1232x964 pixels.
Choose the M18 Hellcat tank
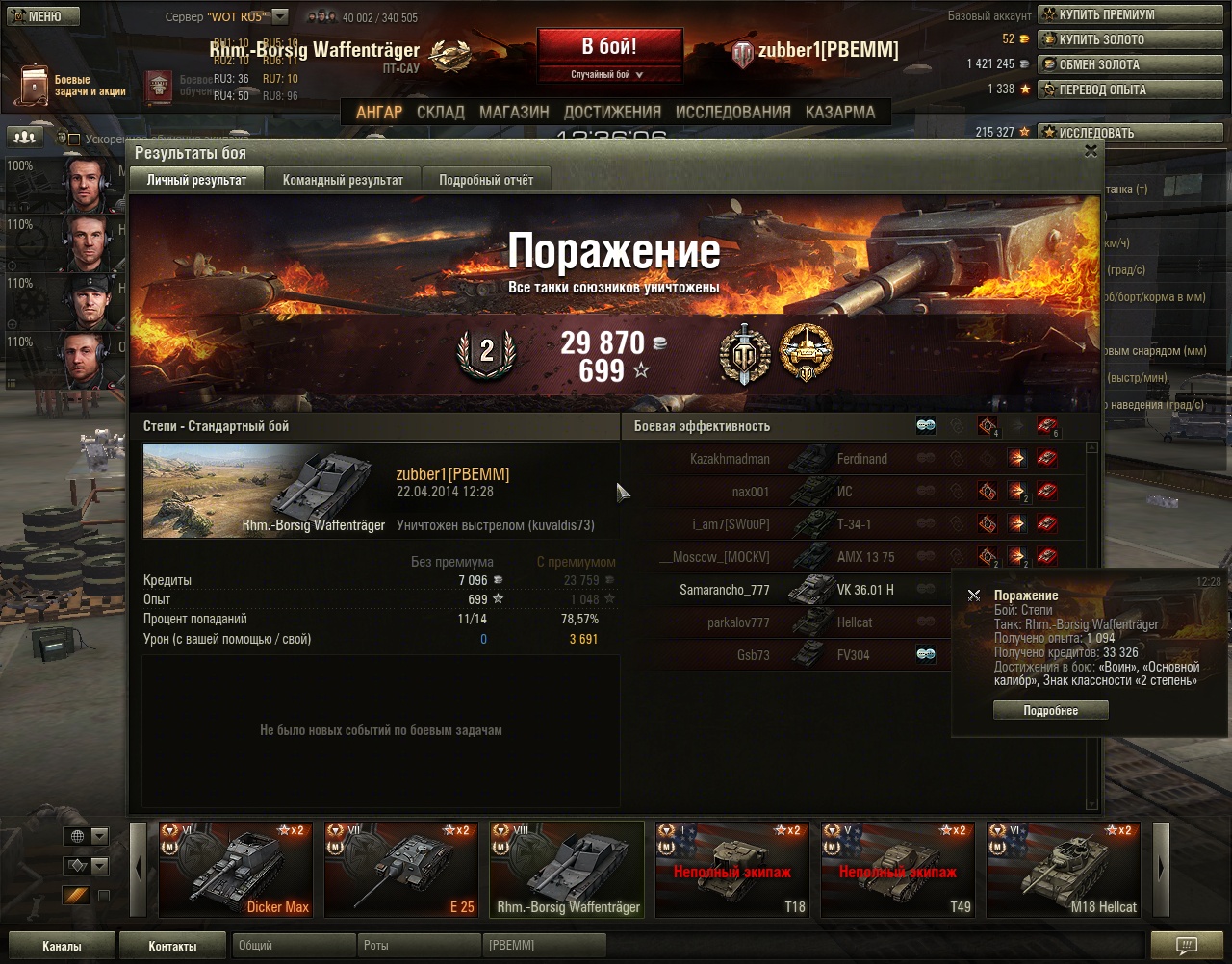tap(1063, 869)
